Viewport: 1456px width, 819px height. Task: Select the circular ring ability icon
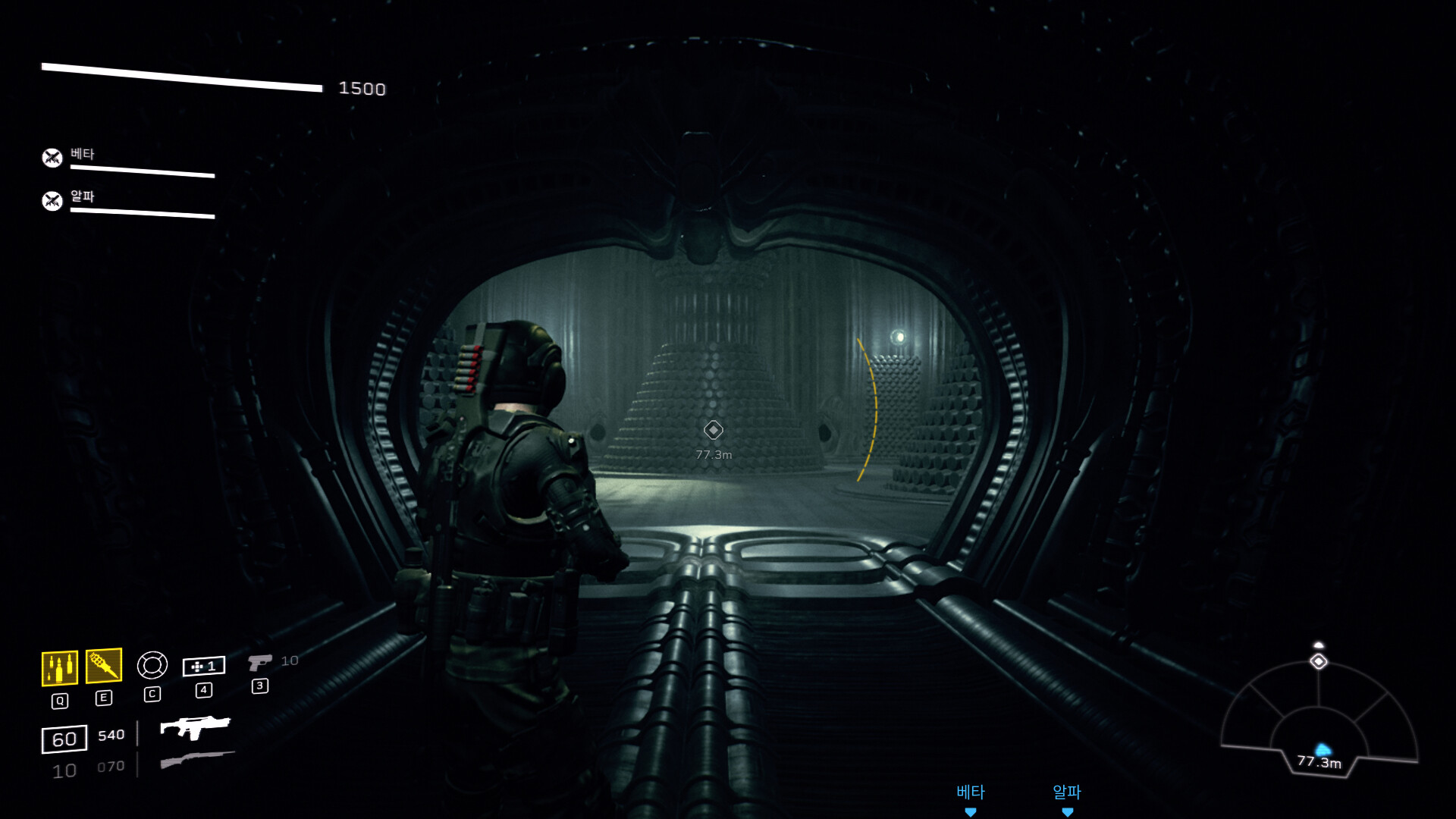152,665
